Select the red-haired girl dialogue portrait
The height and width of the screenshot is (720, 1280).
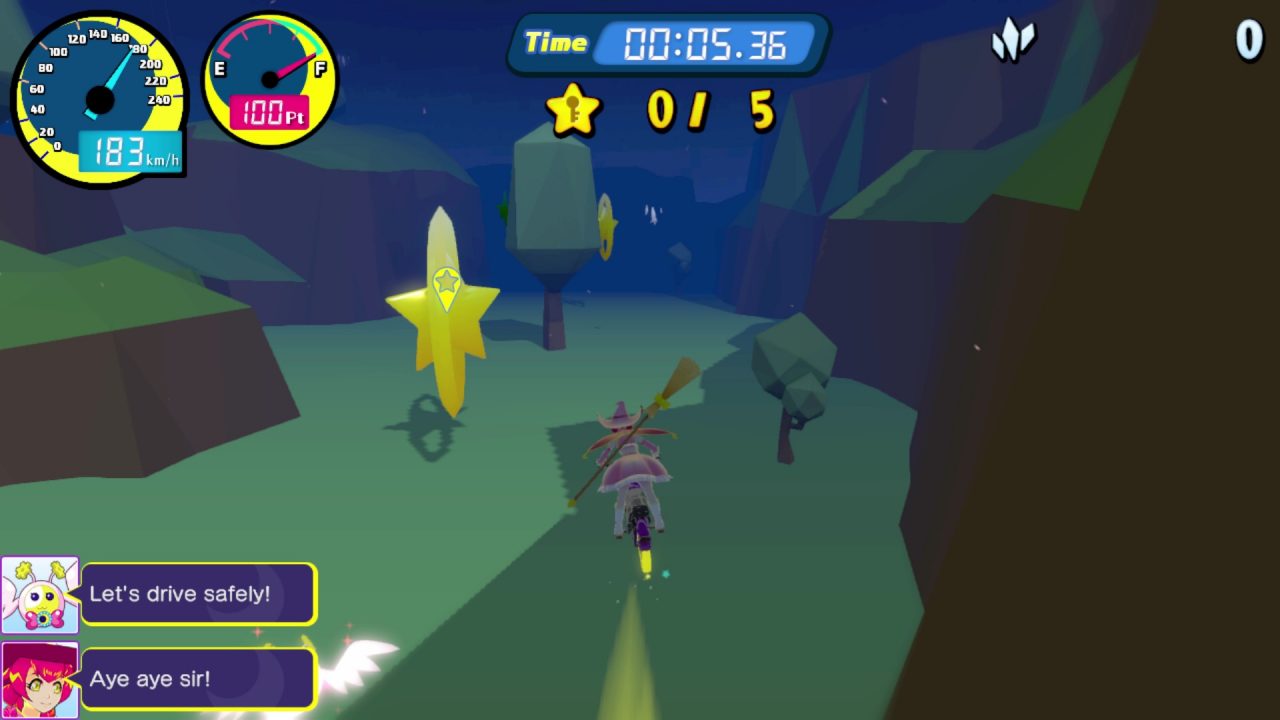point(40,680)
